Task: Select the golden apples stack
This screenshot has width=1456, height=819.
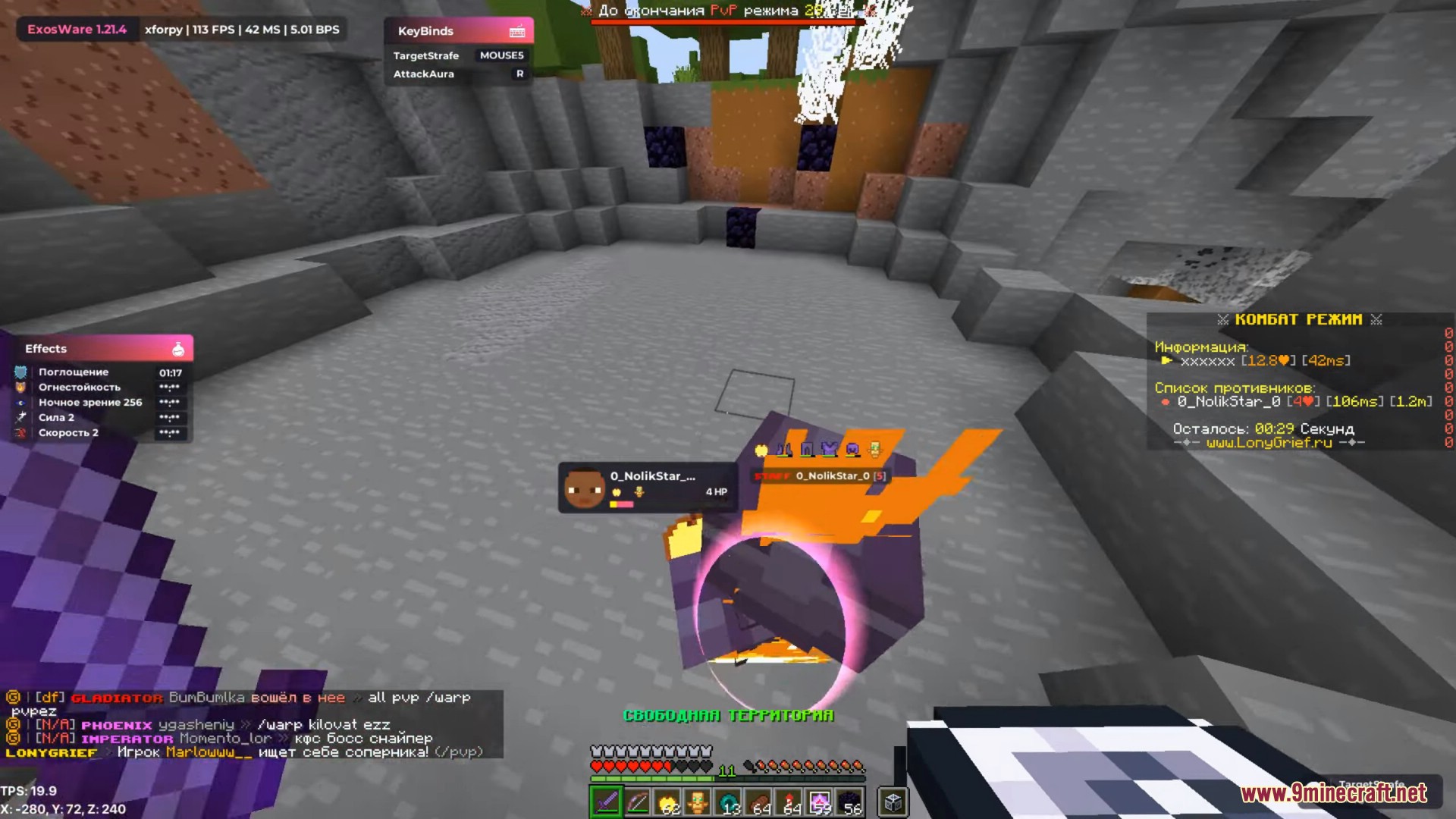Action: pyautogui.click(x=669, y=802)
